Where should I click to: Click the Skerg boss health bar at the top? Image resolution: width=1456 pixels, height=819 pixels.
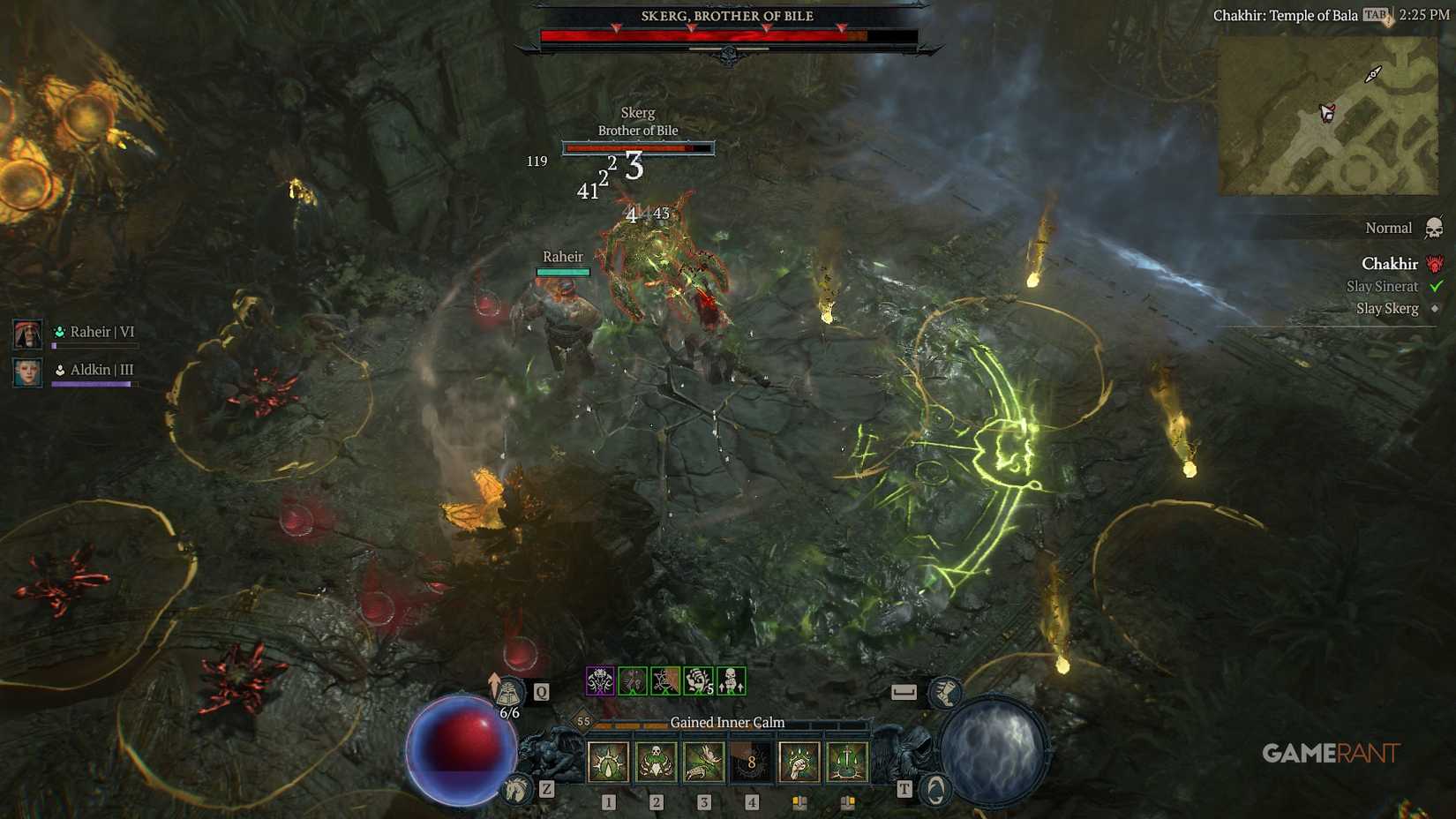tap(728, 35)
